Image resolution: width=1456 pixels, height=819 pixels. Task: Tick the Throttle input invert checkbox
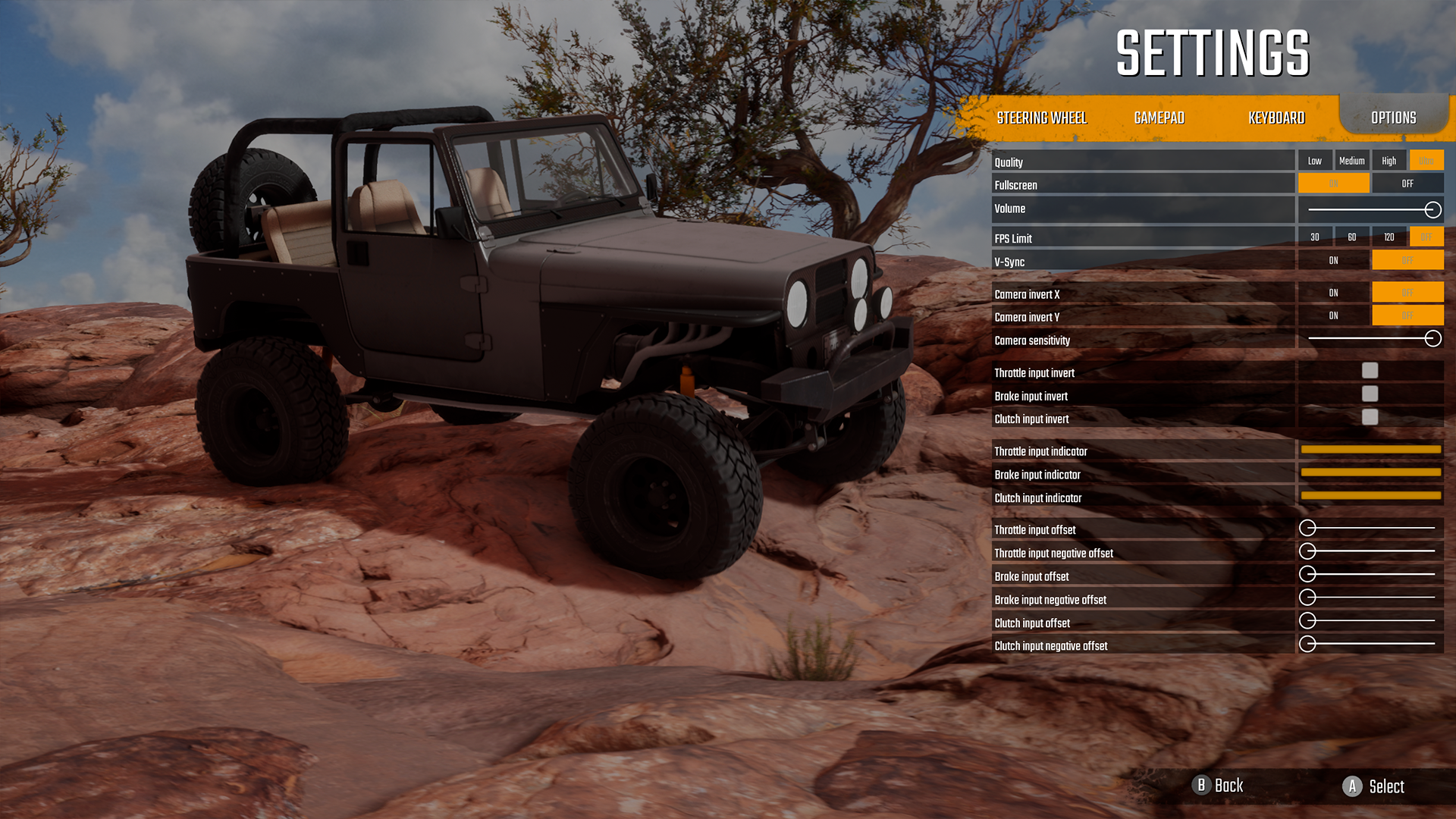click(x=1370, y=371)
